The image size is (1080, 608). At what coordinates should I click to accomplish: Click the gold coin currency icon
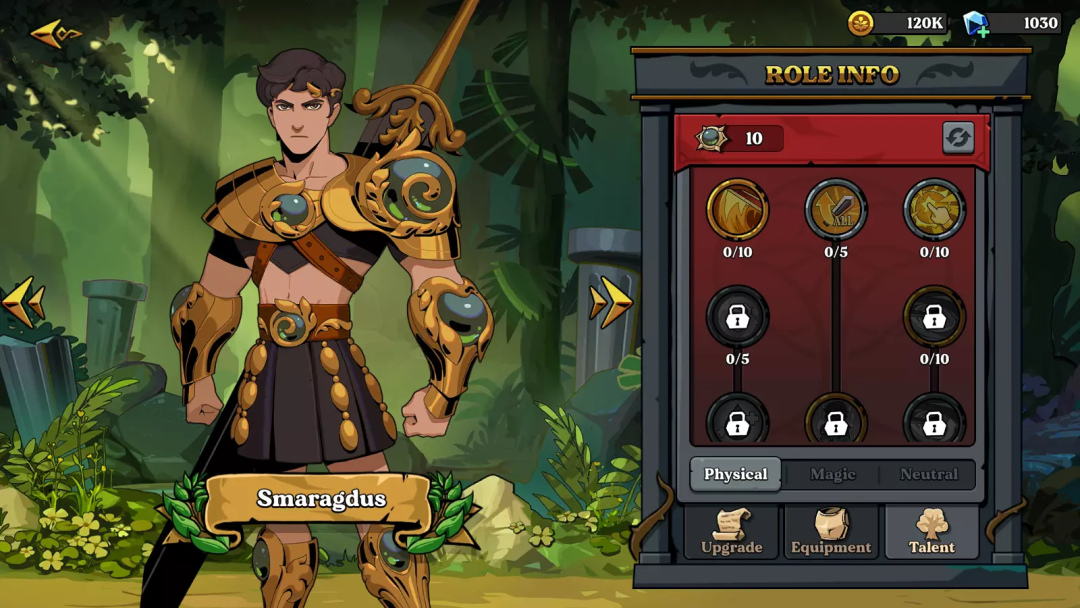pyautogui.click(x=860, y=23)
